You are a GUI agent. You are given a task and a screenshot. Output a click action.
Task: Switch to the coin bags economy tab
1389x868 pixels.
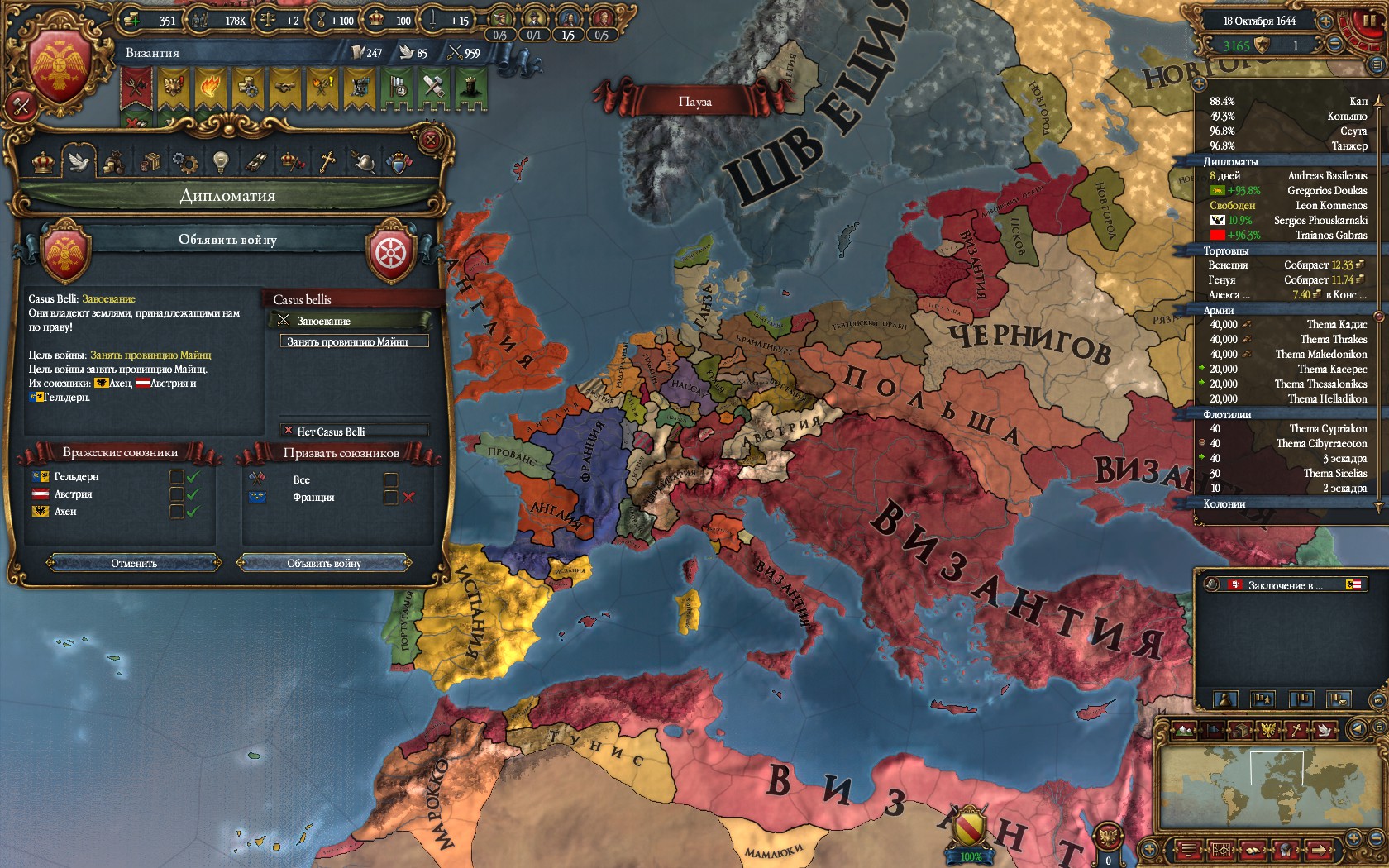click(113, 162)
